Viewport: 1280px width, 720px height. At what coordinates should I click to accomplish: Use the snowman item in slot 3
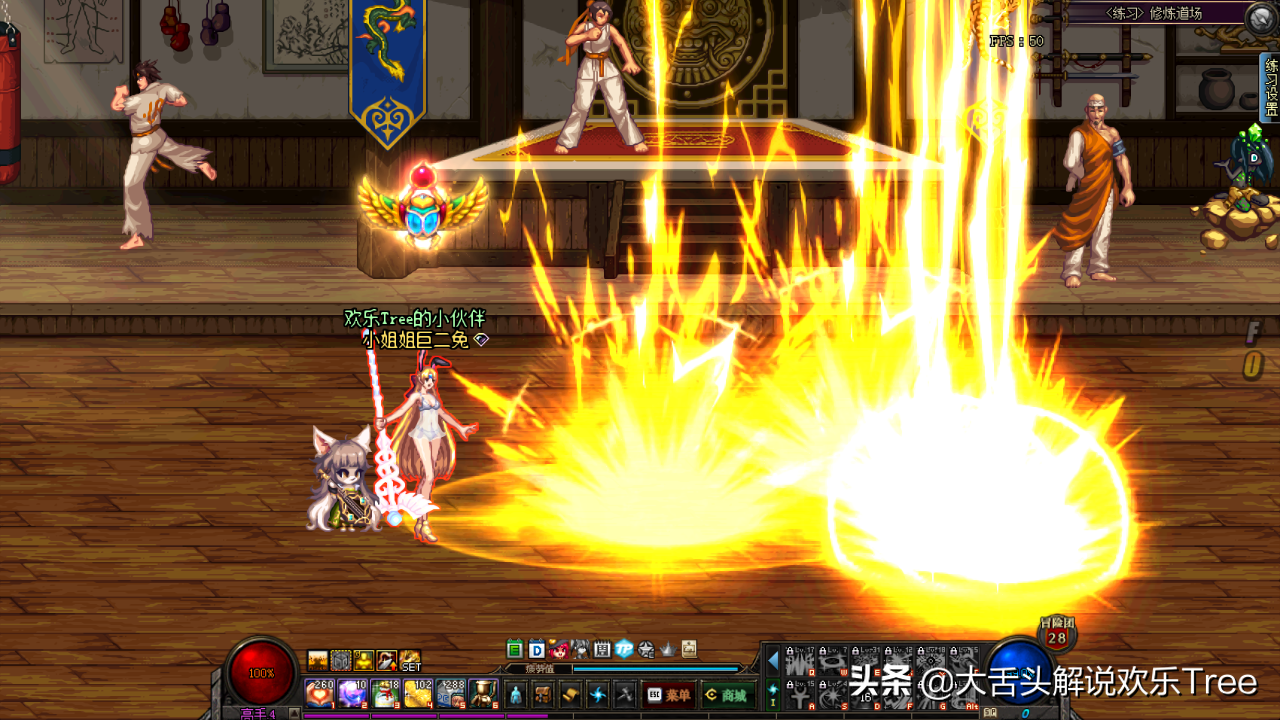coord(384,693)
